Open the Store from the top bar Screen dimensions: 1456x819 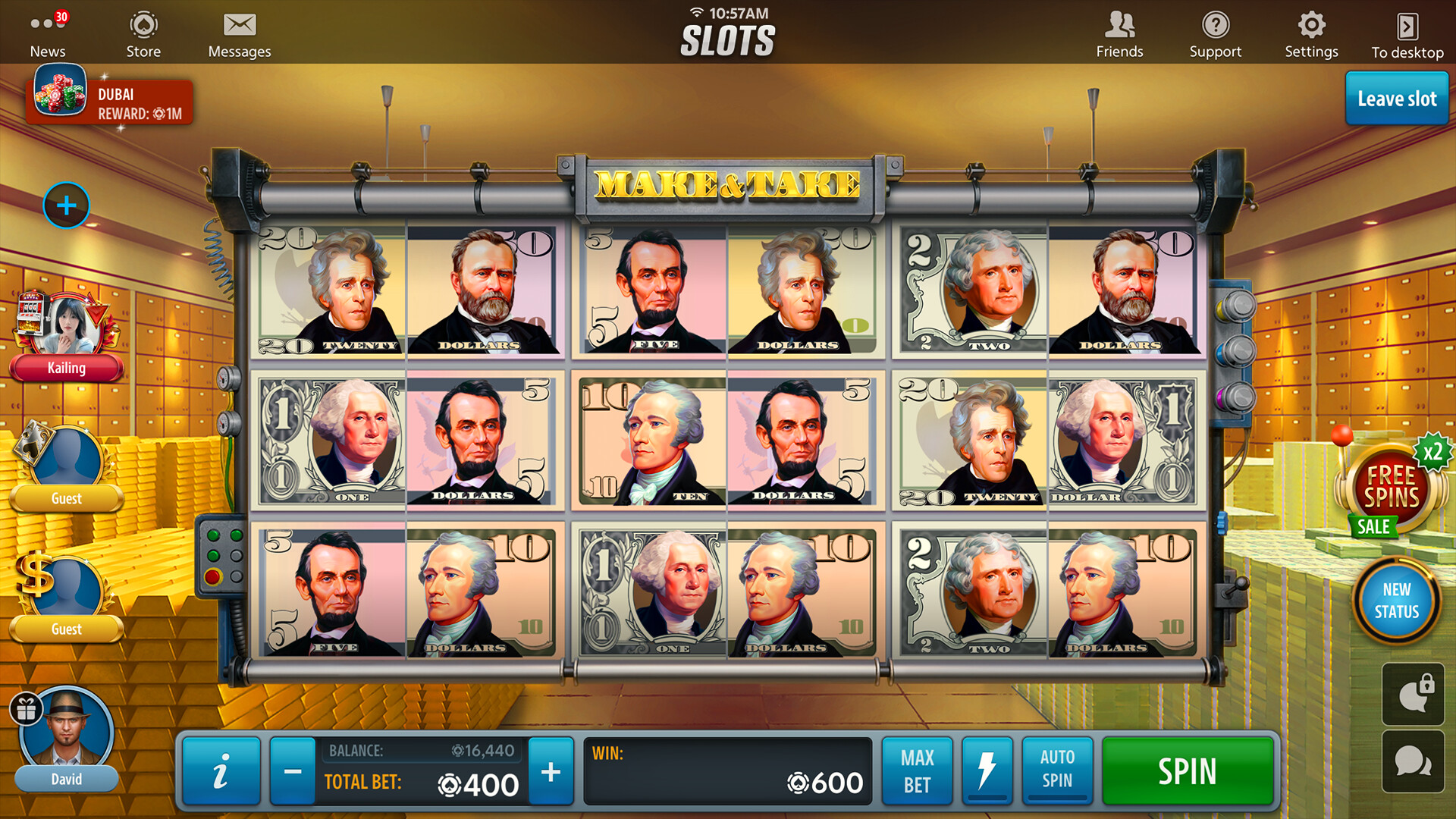(x=143, y=32)
